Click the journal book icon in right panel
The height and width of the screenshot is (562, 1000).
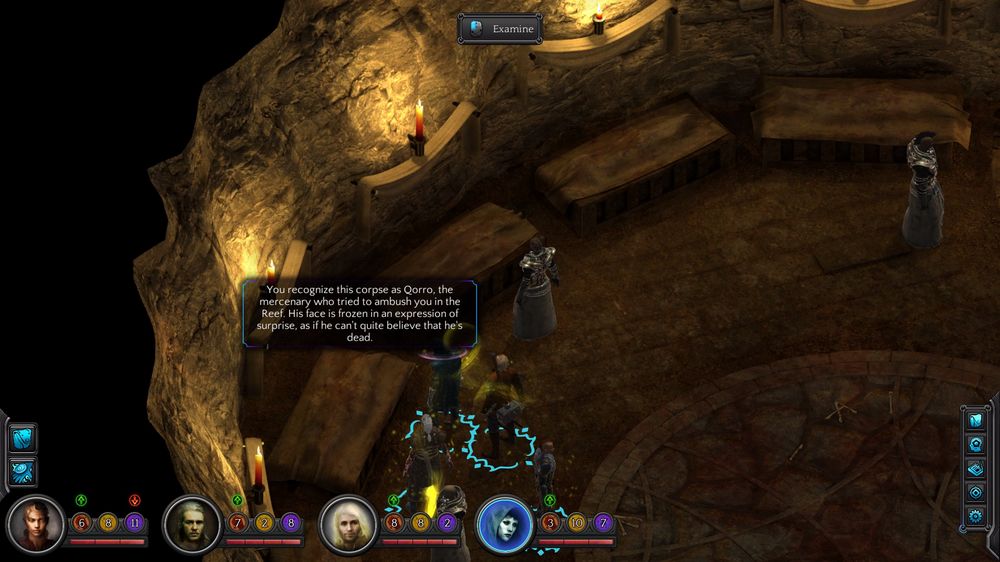click(976, 420)
